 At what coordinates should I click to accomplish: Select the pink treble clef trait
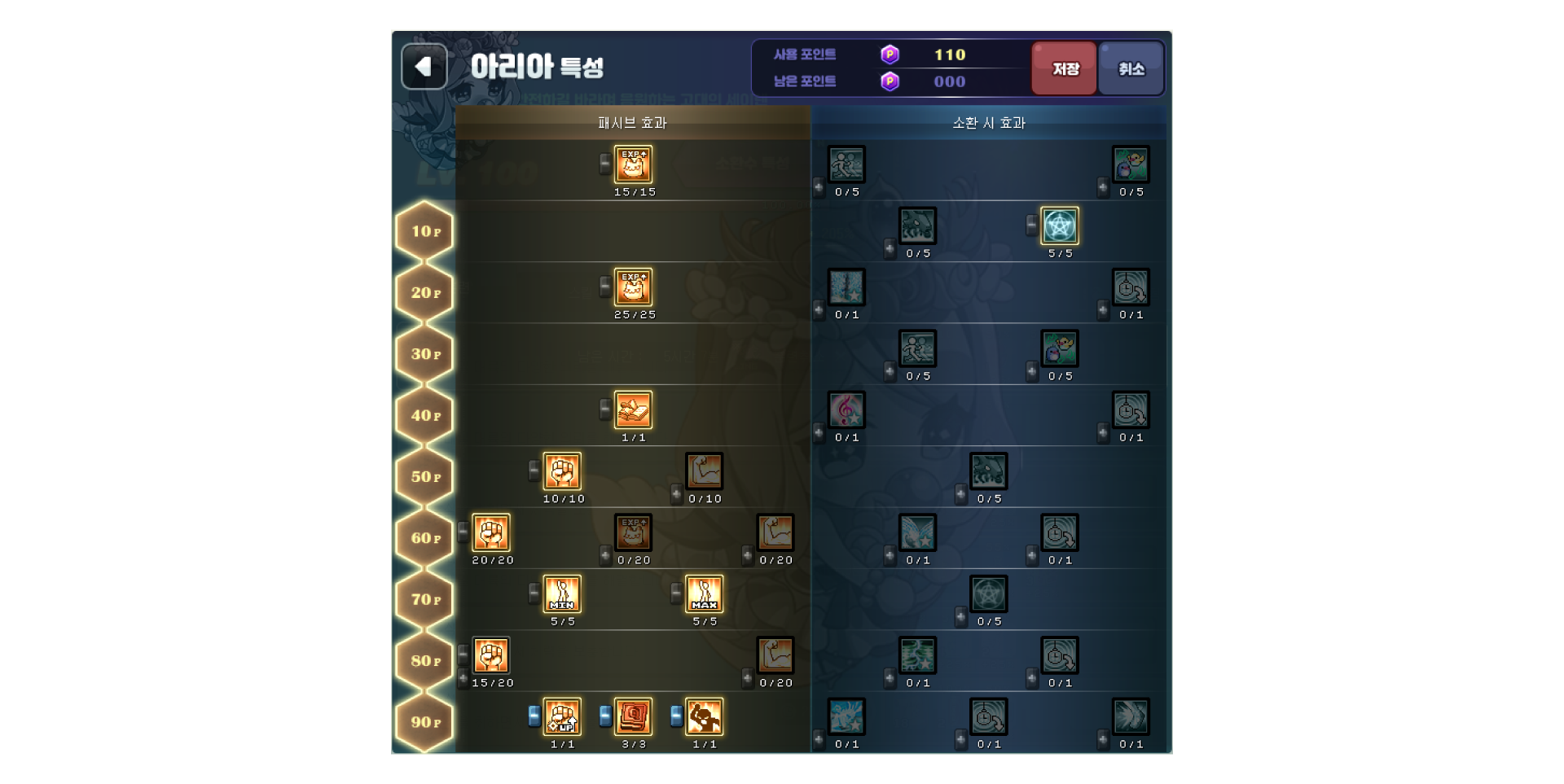846,410
